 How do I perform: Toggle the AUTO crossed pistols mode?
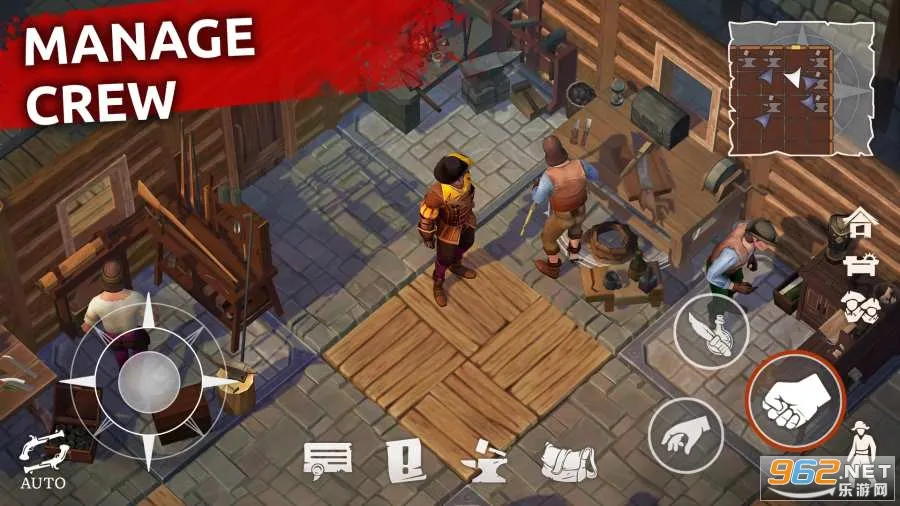point(42,458)
